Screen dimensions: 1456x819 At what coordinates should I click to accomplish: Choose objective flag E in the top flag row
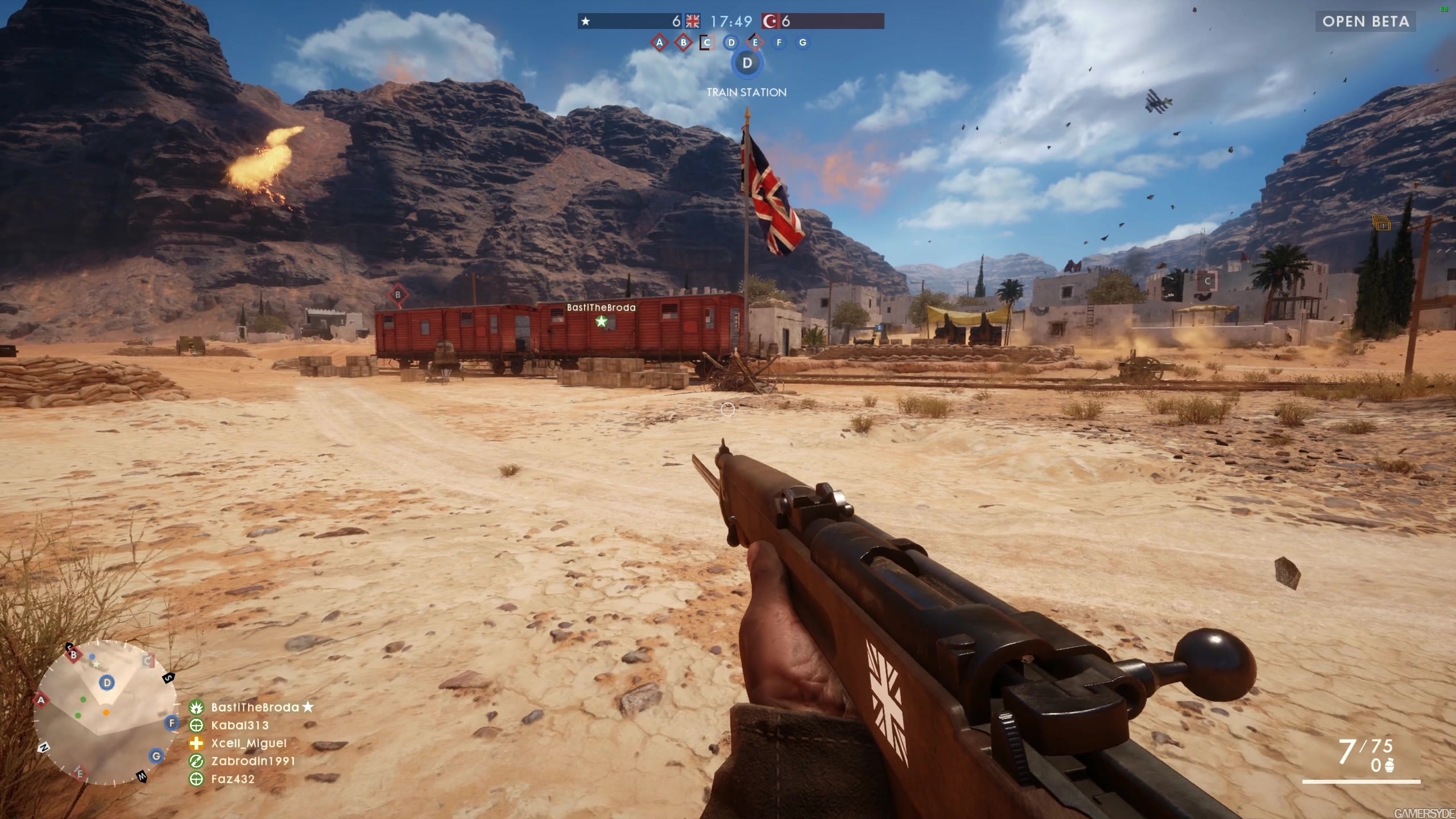click(x=755, y=42)
